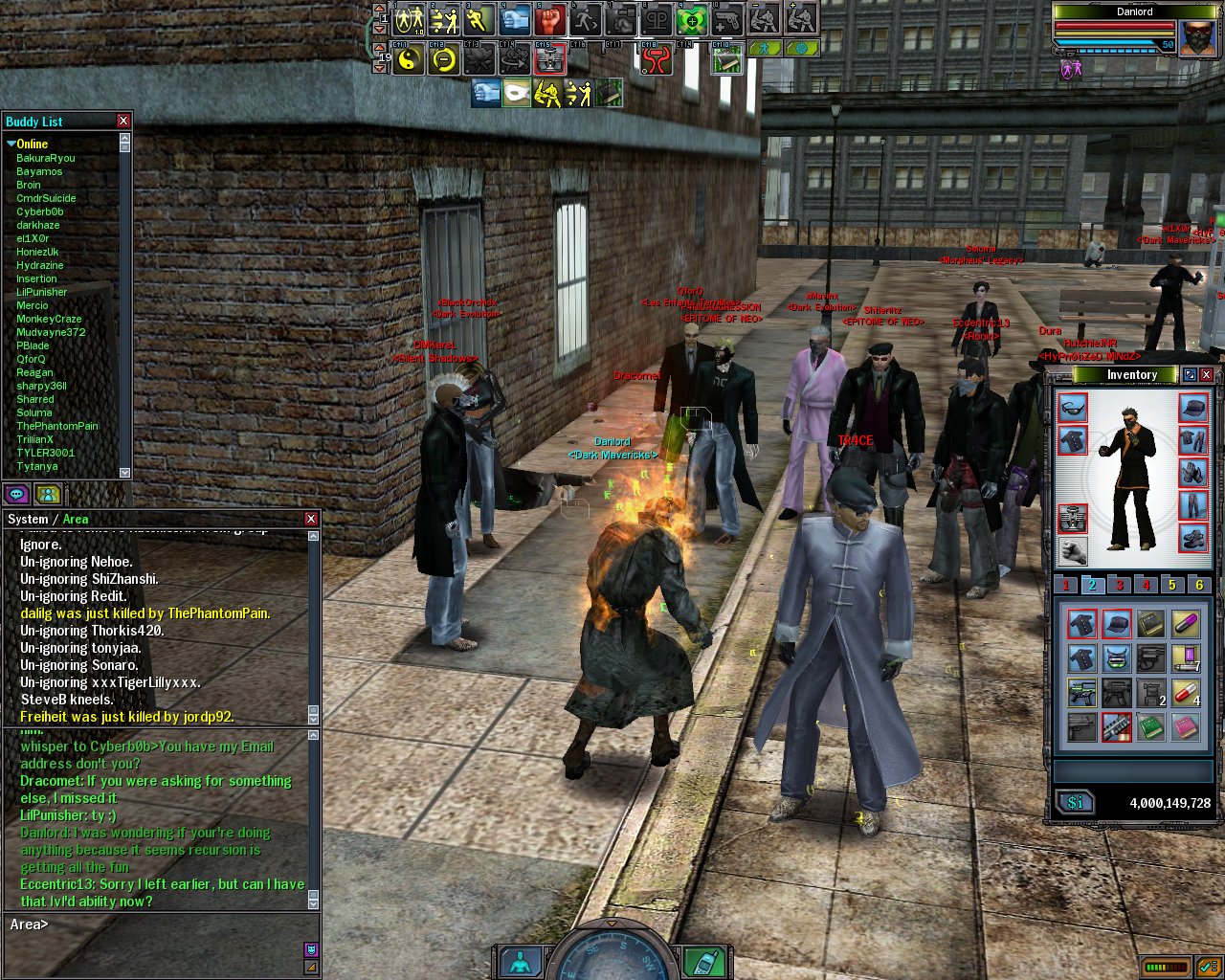Select the pink book inventory item

[x=1187, y=727]
